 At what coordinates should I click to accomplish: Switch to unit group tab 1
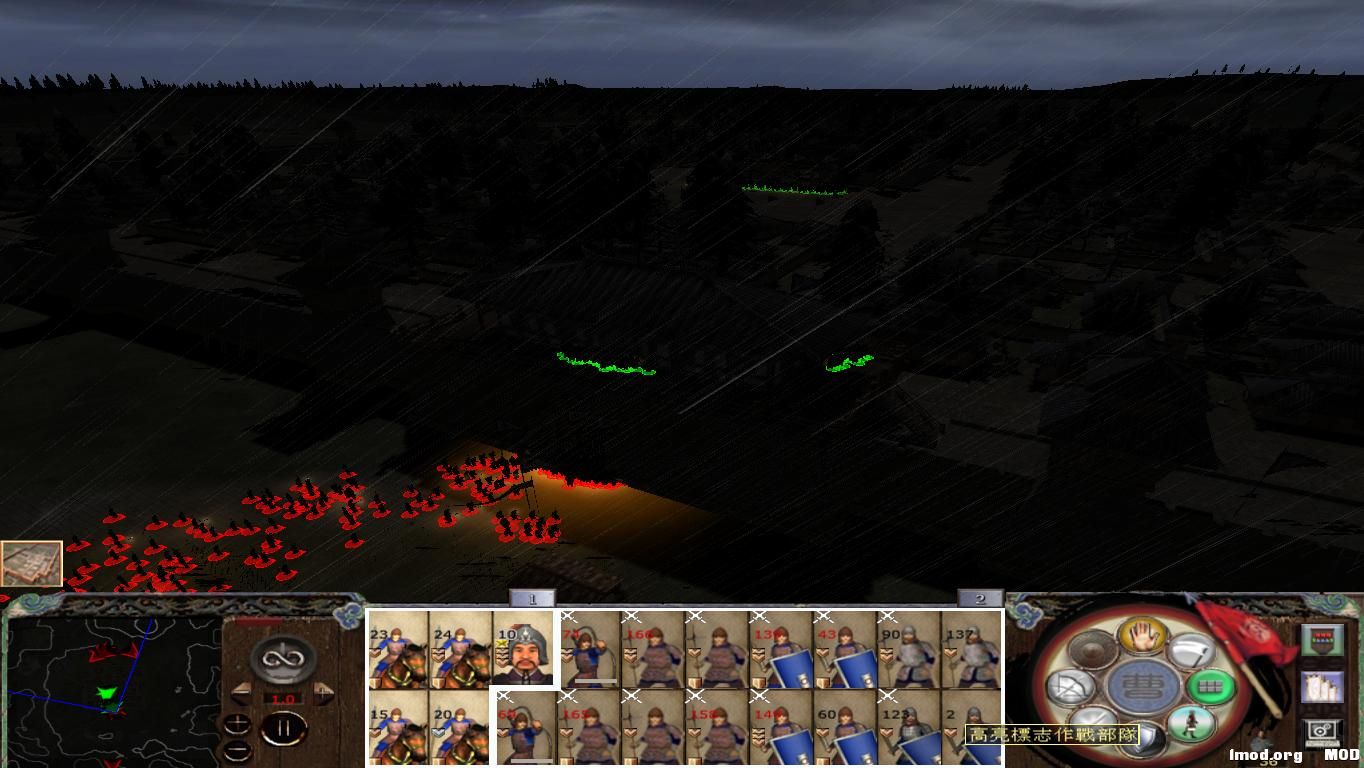[x=533, y=597]
